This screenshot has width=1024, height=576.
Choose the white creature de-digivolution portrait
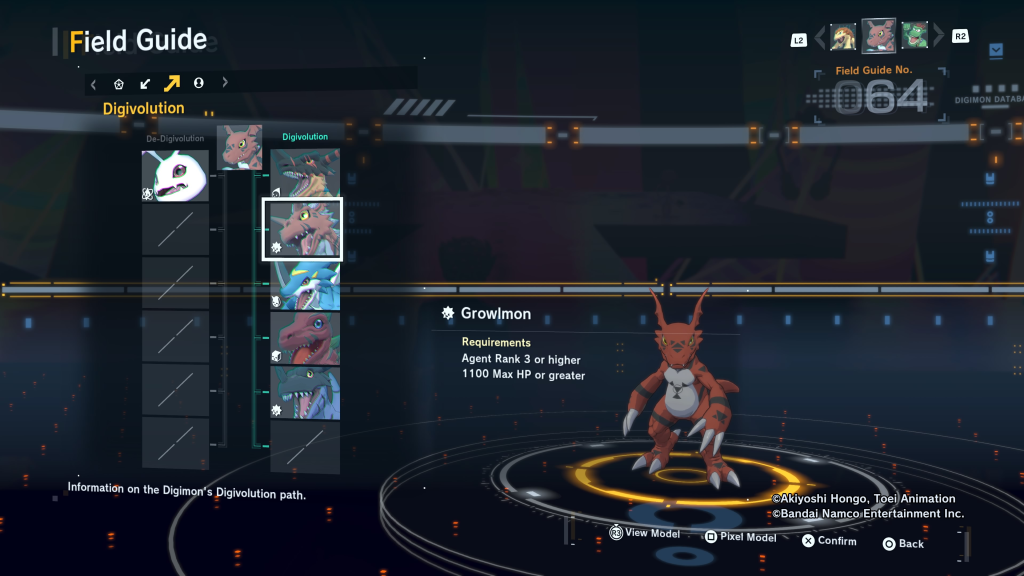(x=175, y=175)
